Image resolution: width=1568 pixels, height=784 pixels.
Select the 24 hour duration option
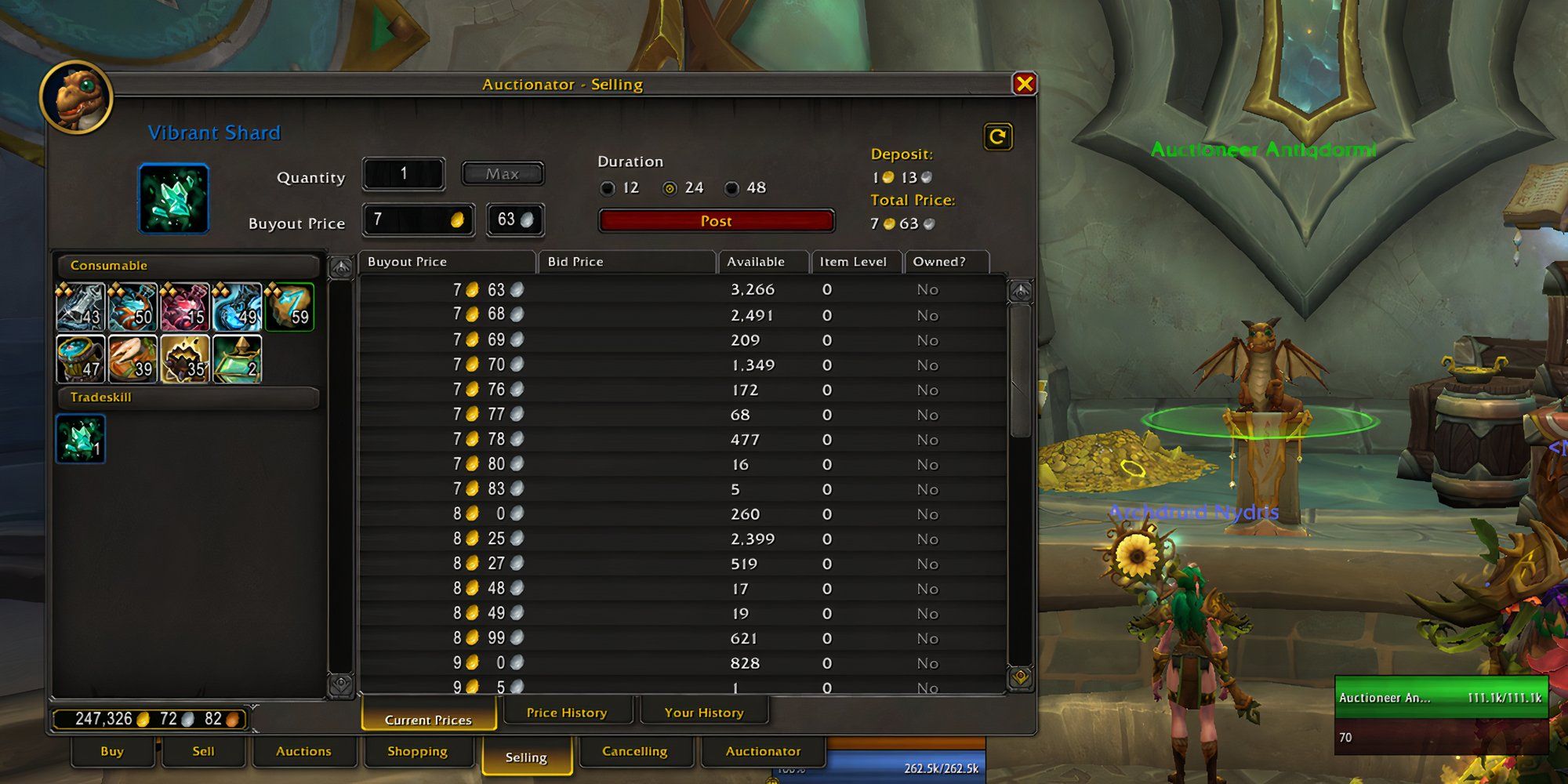coord(669,188)
